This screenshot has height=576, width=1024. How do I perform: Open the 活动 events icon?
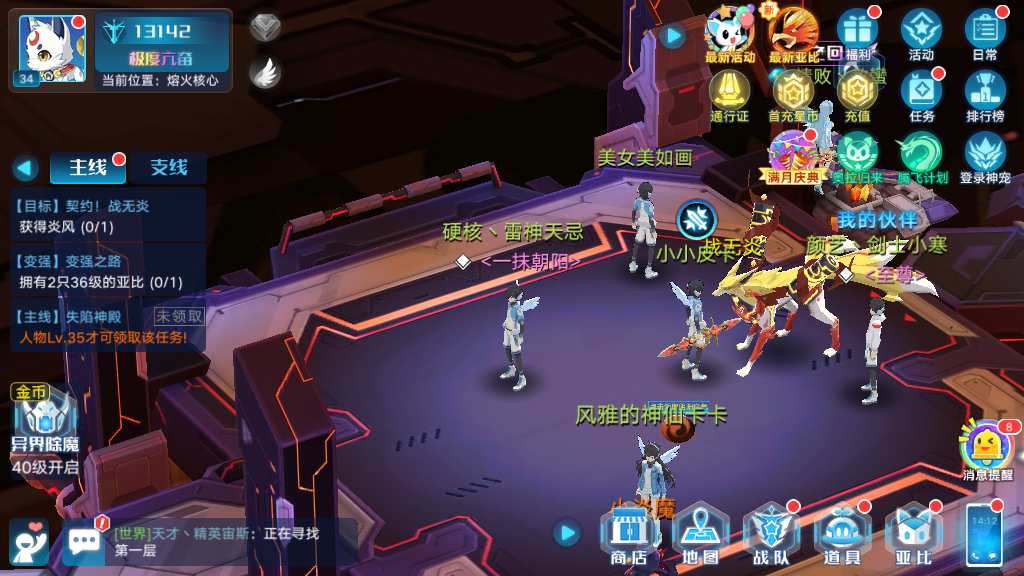tap(921, 32)
